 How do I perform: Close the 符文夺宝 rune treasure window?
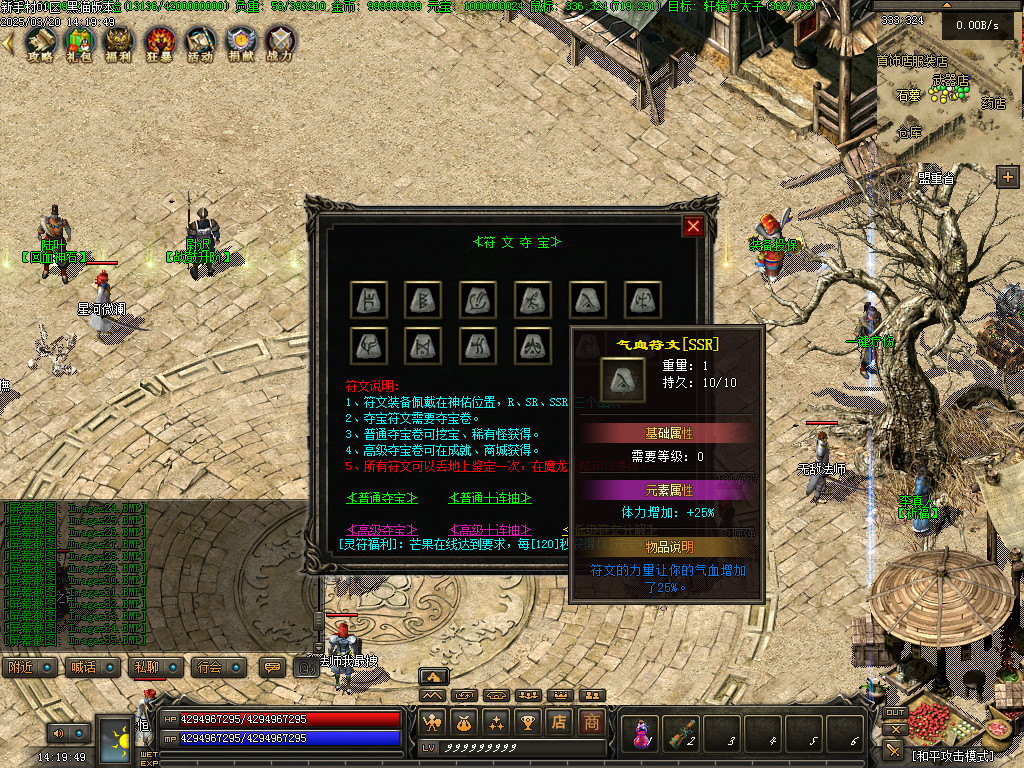point(693,226)
